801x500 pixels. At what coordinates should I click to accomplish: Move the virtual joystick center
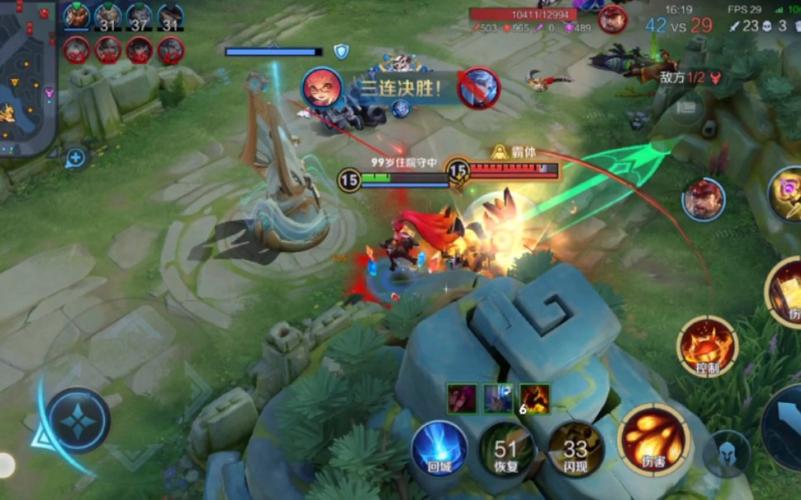(x=77, y=421)
